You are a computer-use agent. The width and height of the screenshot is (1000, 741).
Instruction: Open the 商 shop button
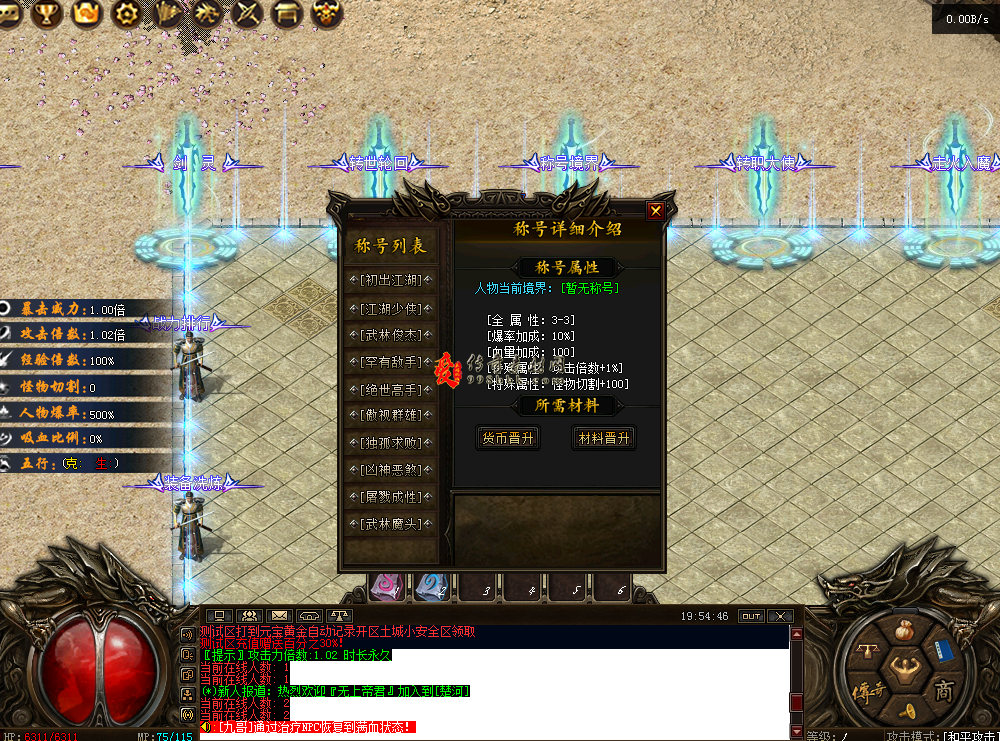click(x=943, y=691)
